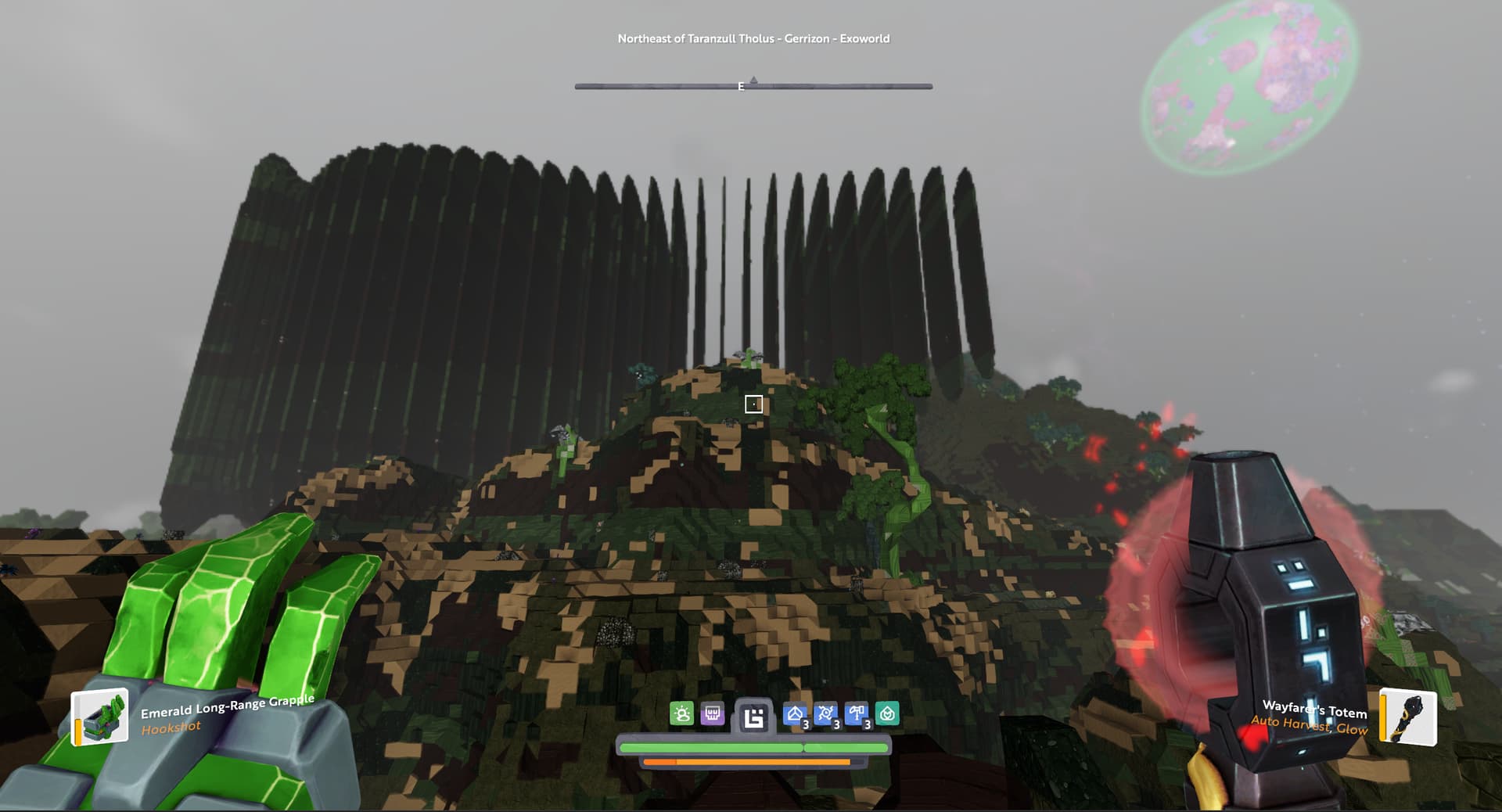Screen dimensions: 1502x812
Task: Open the central glyph button above health bar
Action: click(753, 717)
